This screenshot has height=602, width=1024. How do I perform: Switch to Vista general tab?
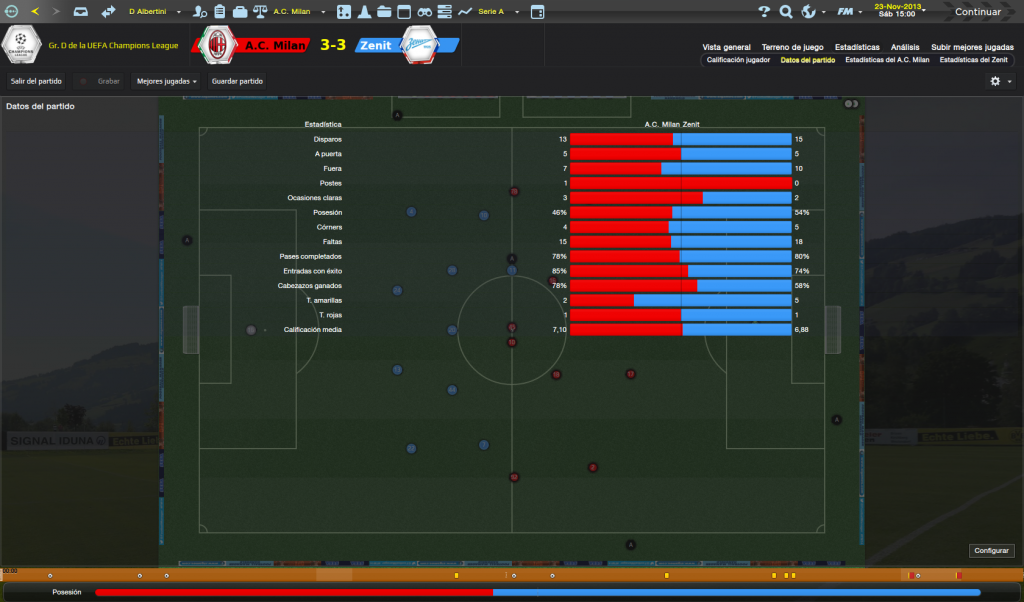(726, 47)
